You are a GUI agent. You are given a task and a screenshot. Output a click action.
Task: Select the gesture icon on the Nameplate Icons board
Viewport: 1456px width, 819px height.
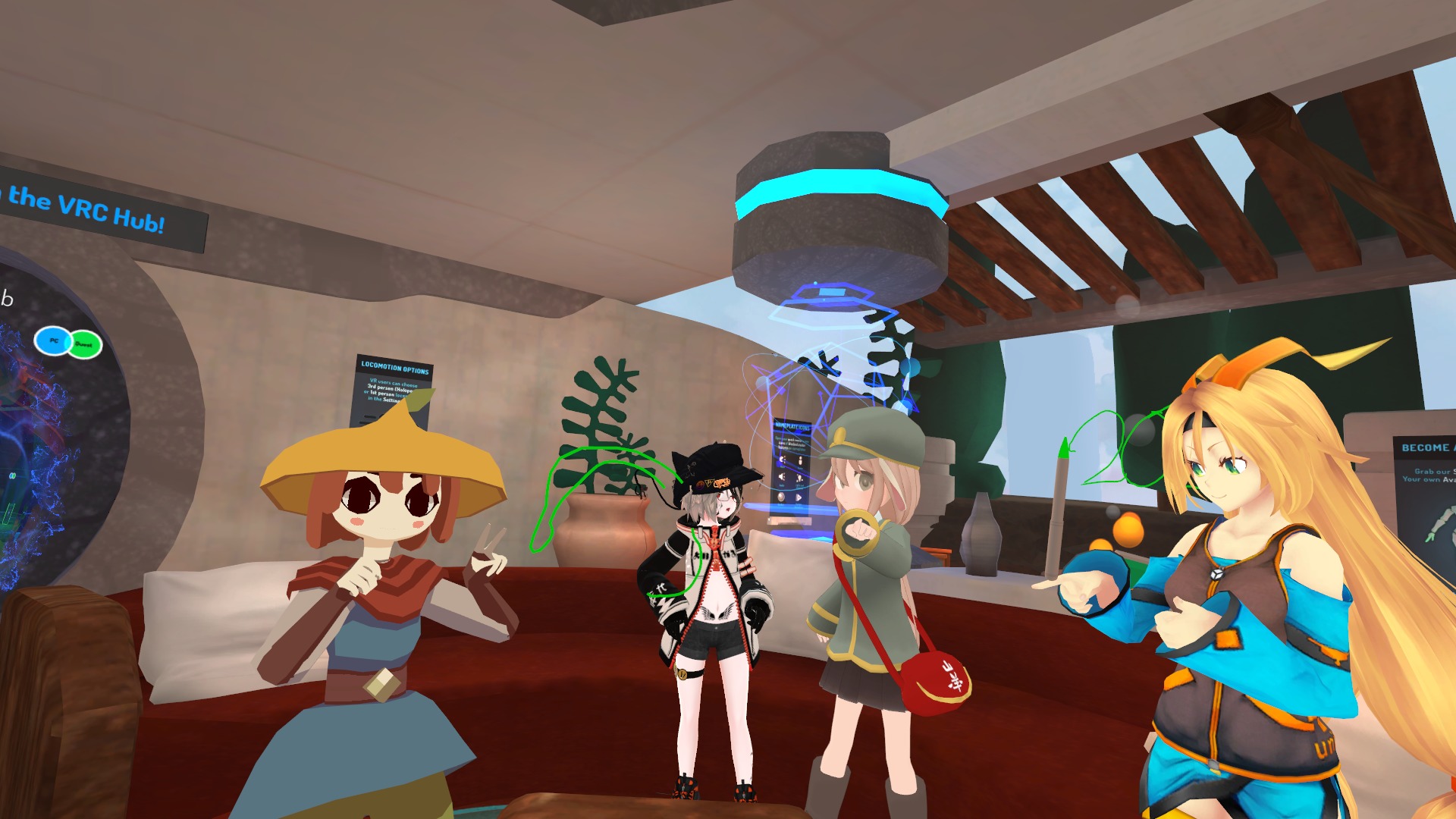(x=799, y=479)
